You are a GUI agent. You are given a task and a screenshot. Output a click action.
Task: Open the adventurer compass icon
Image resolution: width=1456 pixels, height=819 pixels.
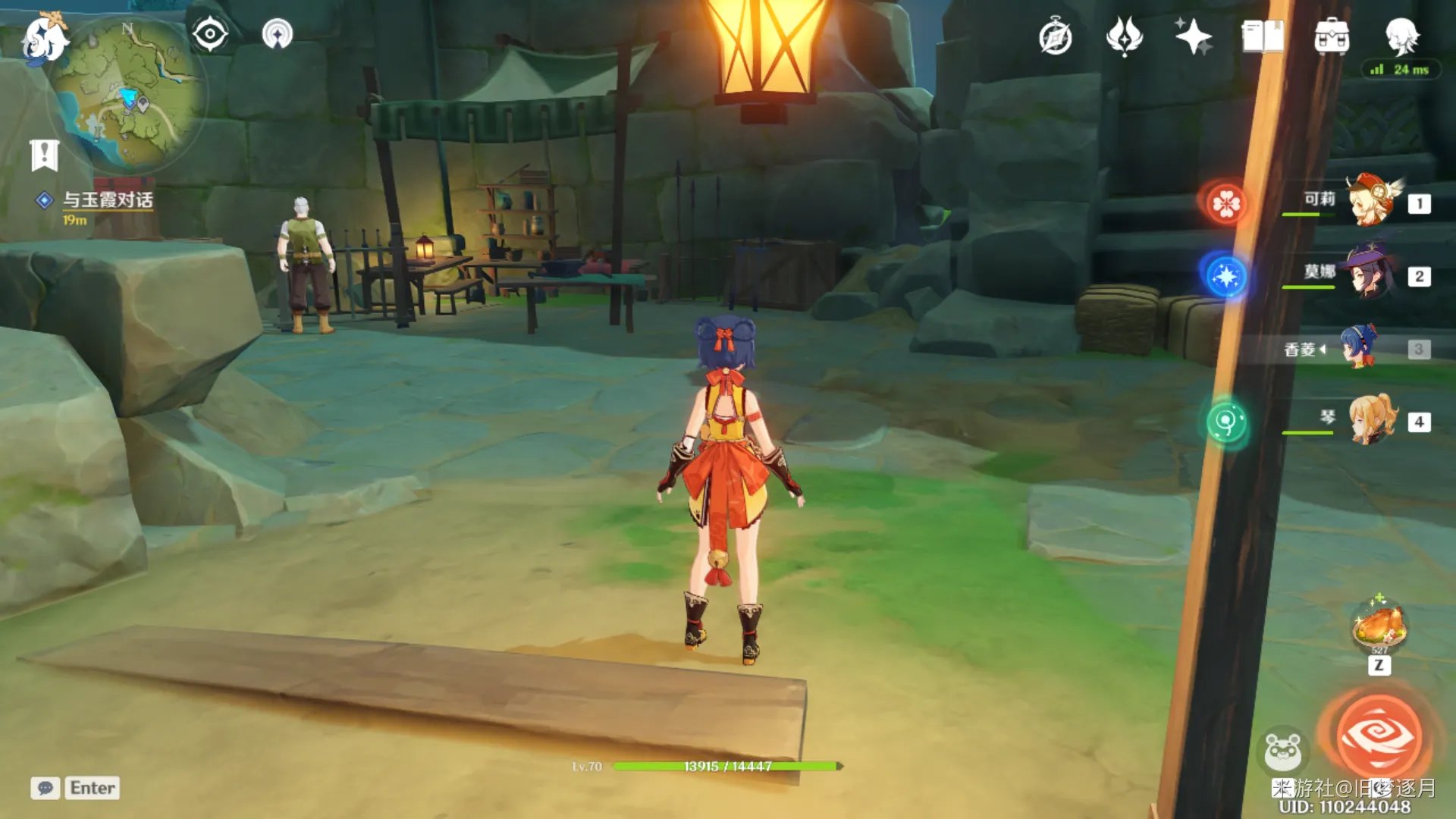point(1055,37)
